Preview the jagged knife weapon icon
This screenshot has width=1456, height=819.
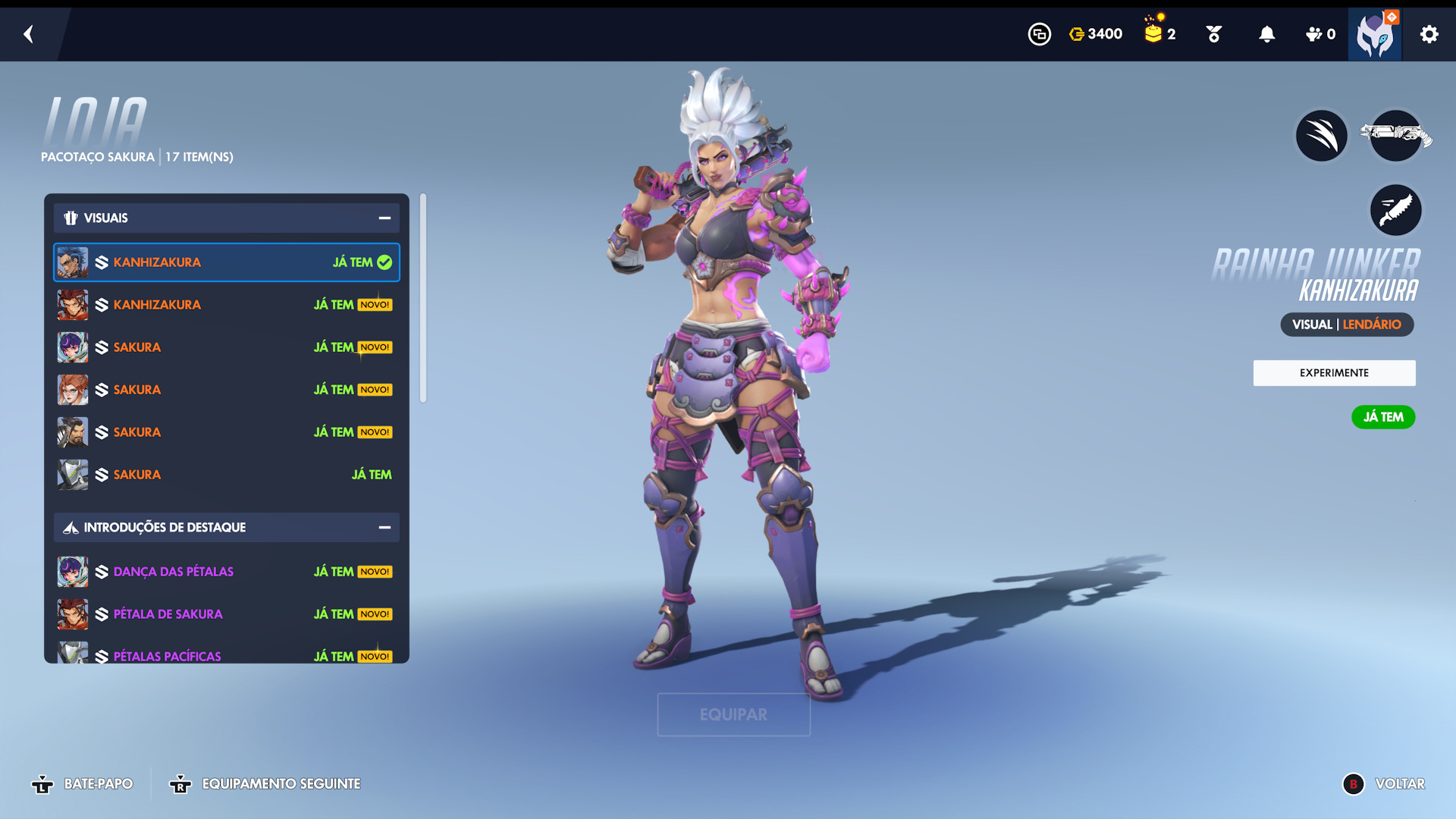coord(1395,210)
